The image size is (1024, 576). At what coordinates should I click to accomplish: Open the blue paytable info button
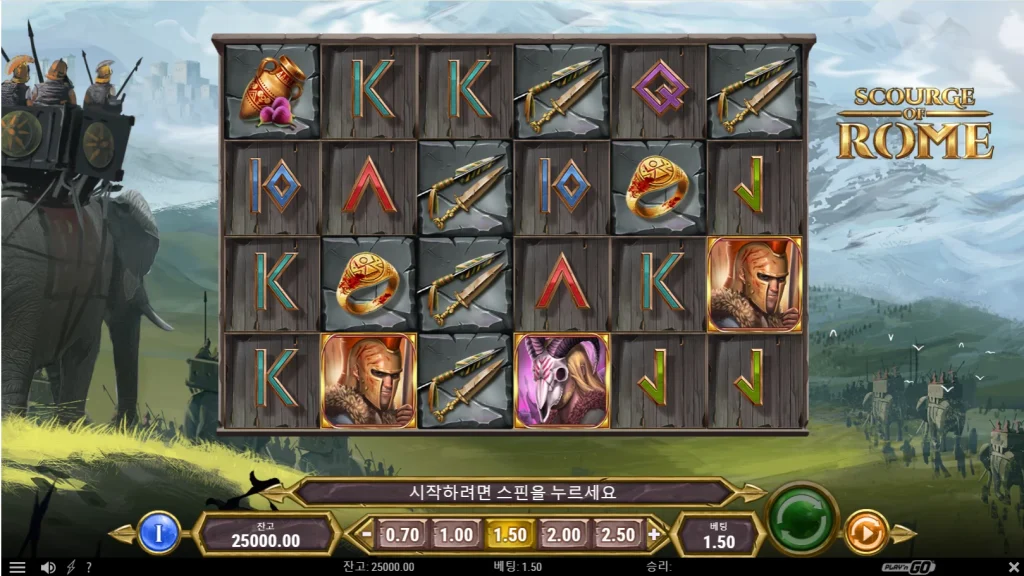(157, 532)
